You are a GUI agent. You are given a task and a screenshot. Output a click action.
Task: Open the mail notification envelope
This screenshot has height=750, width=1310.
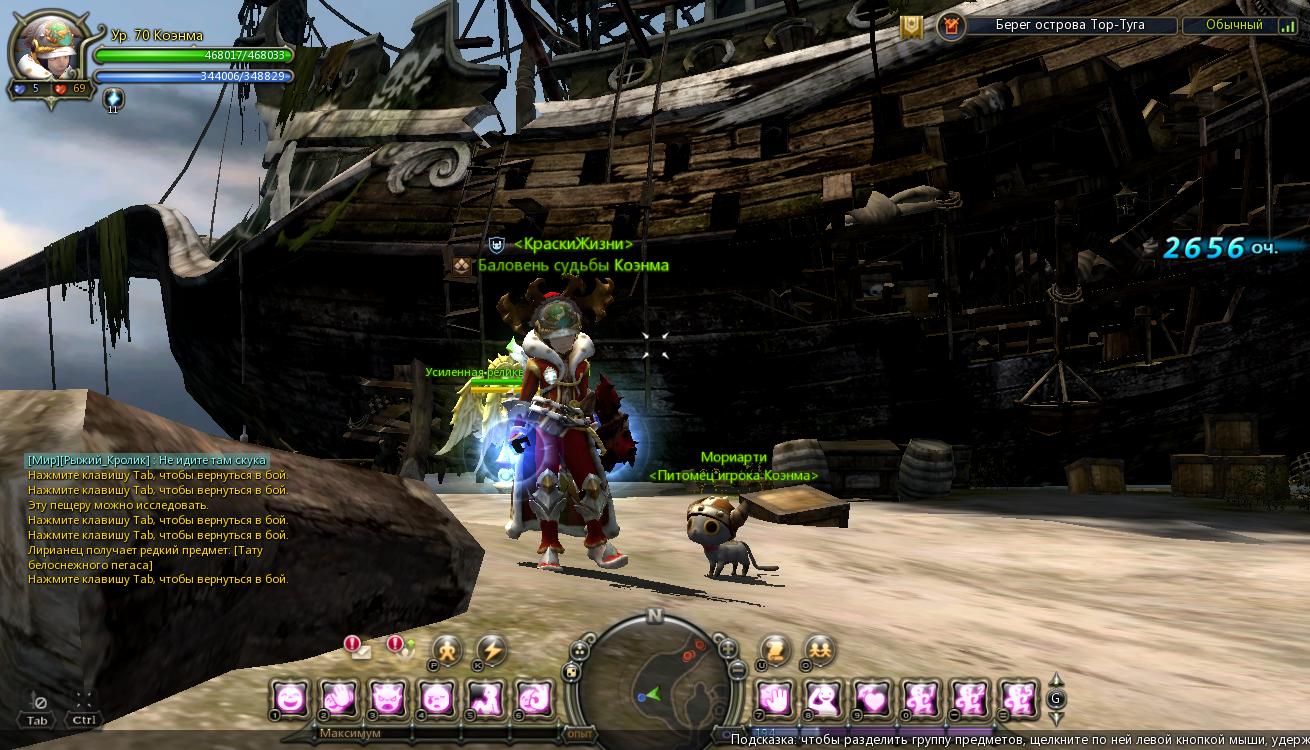tap(357, 648)
